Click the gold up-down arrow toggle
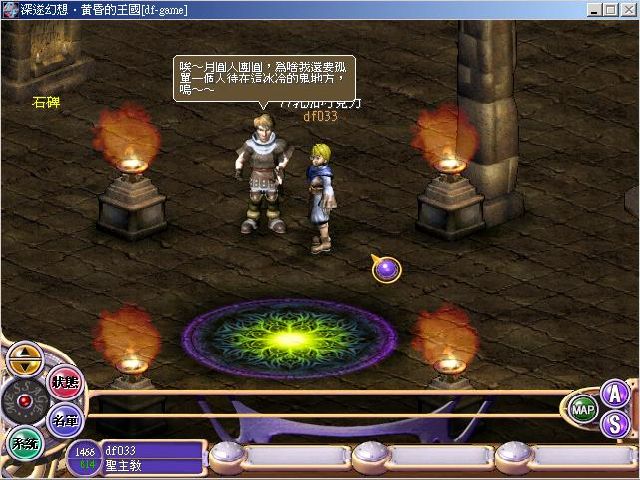The height and width of the screenshot is (480, 640). (24, 357)
